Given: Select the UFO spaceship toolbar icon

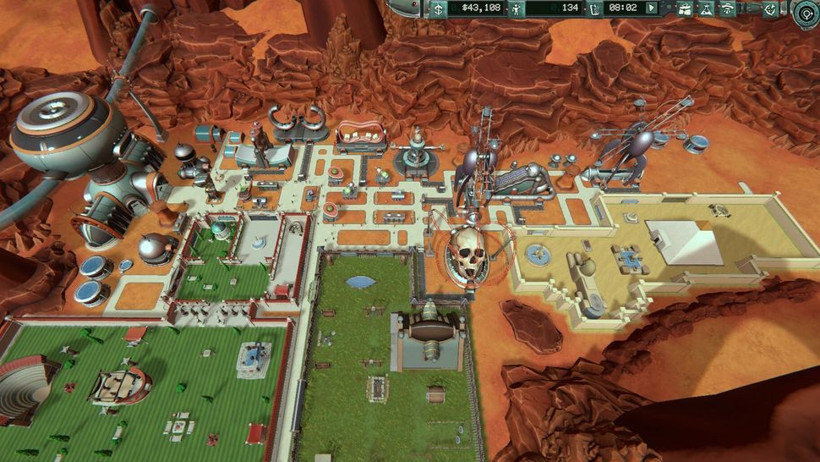Looking at the screenshot, I should point(727,9).
